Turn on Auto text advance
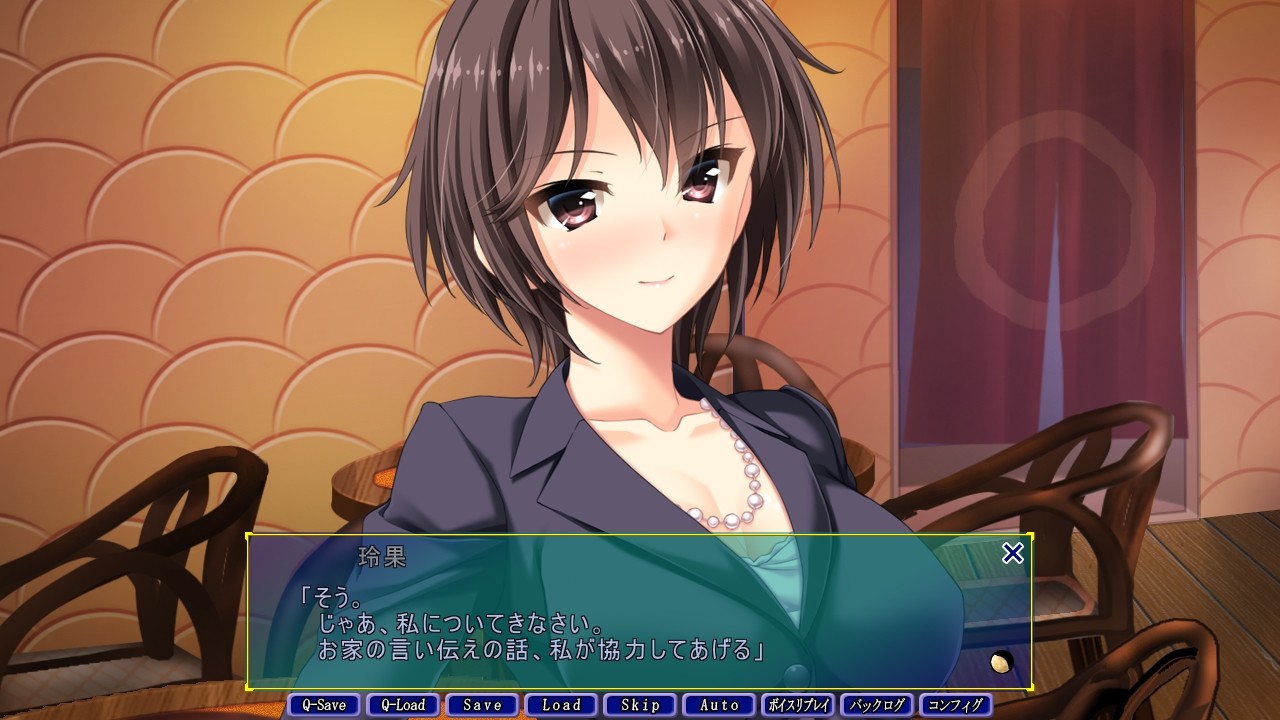Image resolution: width=1280 pixels, height=720 pixels. pos(719,705)
